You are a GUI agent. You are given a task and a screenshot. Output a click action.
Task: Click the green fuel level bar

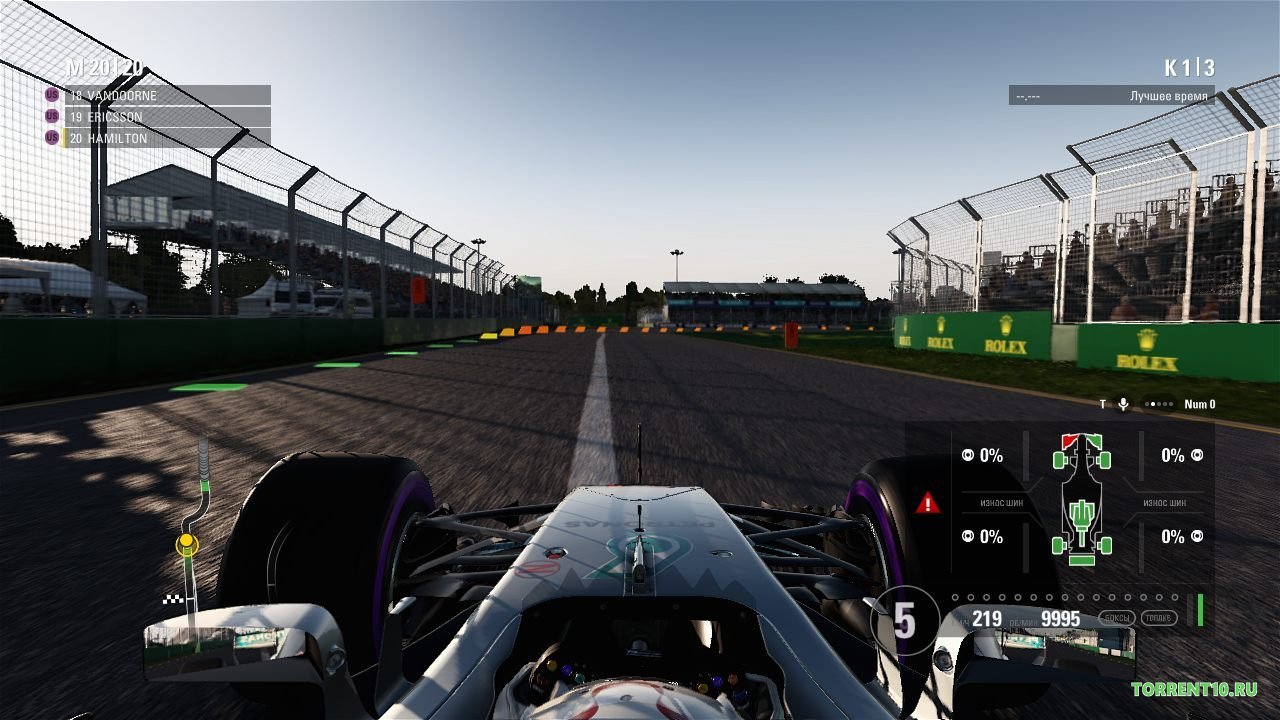click(x=1200, y=607)
